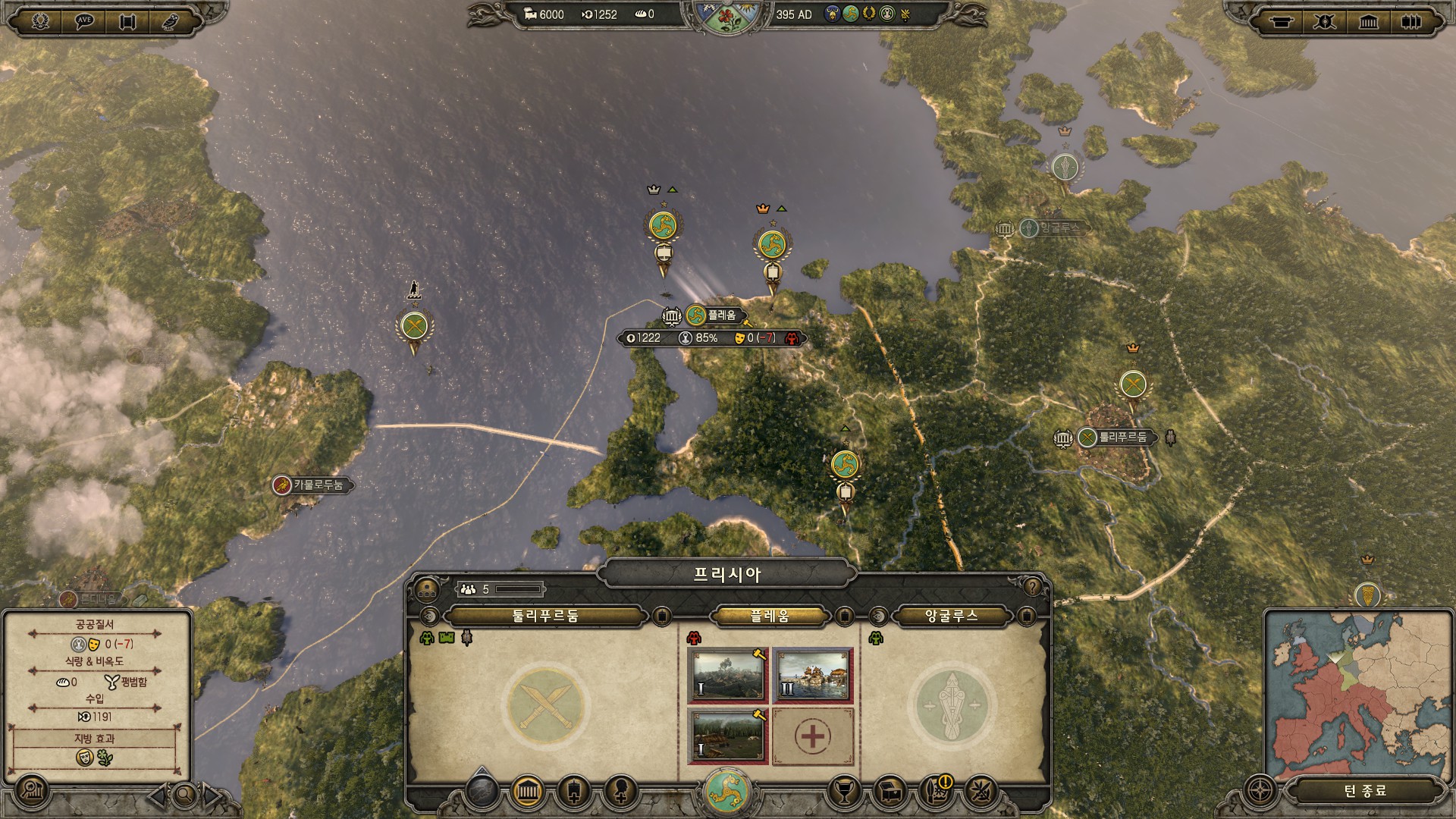Open the AVE speech bubble menu

[84, 20]
